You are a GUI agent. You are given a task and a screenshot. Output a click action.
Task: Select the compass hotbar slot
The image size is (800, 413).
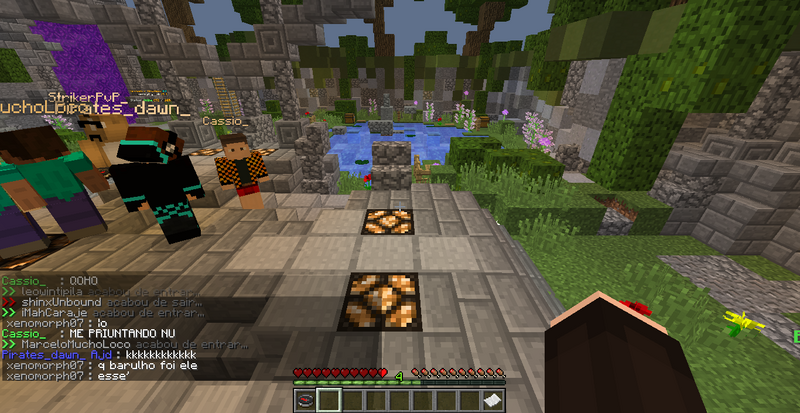tap(307, 400)
